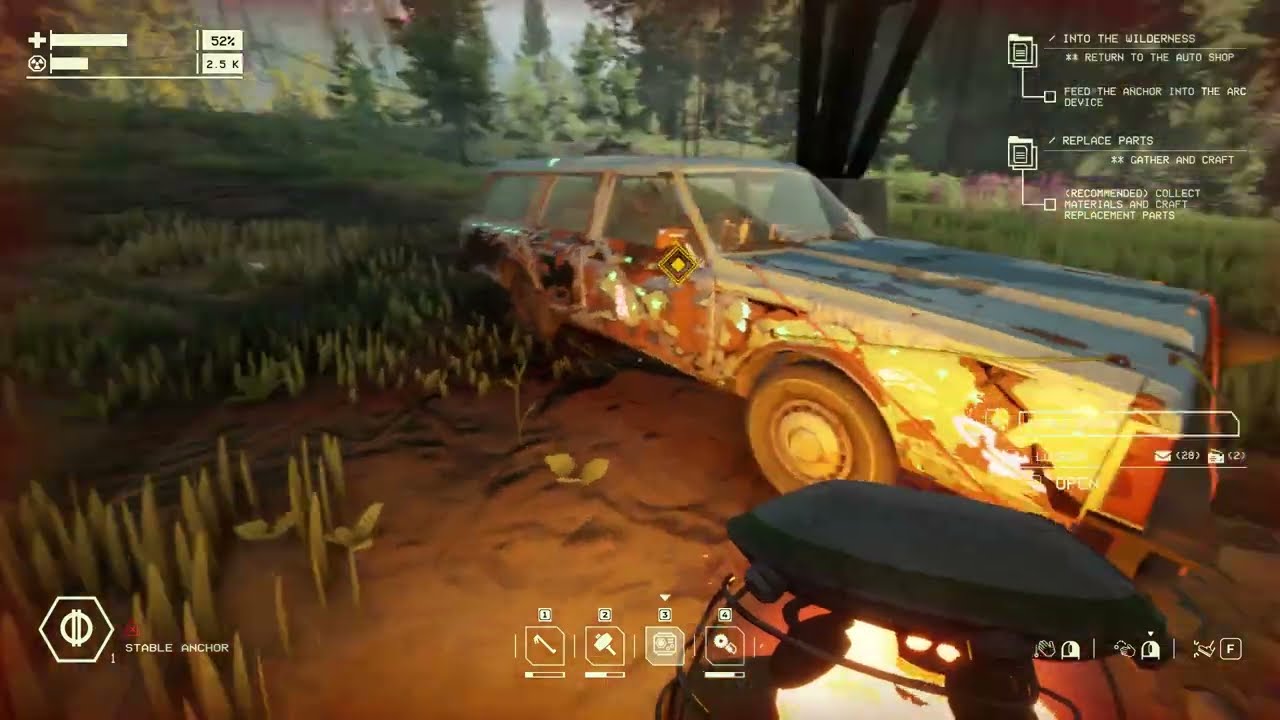Image resolution: width=1280 pixels, height=720 pixels.
Task: Select the crowbar in hotbar slot 1
Action: pyautogui.click(x=545, y=646)
